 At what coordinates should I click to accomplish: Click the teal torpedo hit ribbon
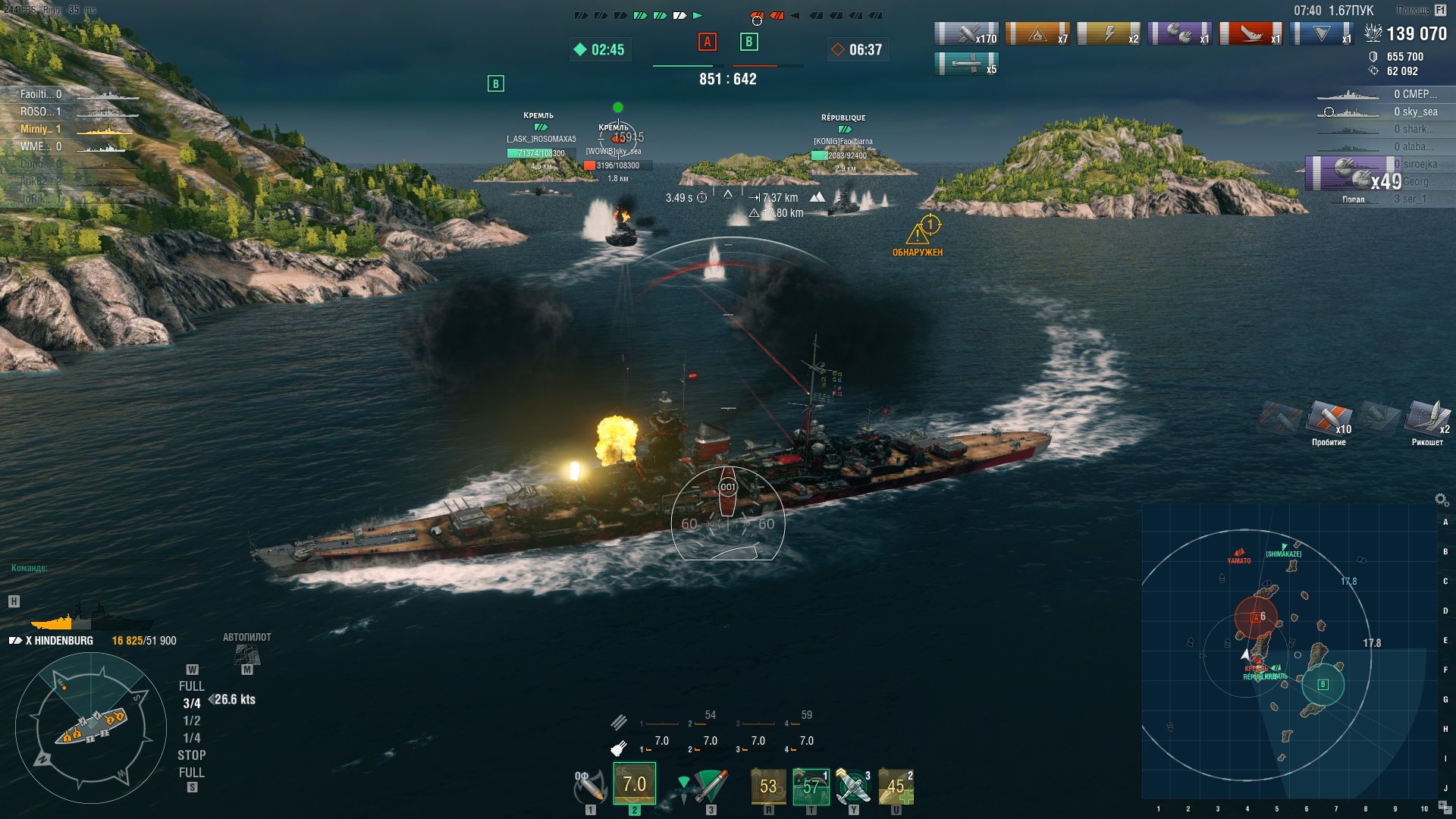click(966, 64)
